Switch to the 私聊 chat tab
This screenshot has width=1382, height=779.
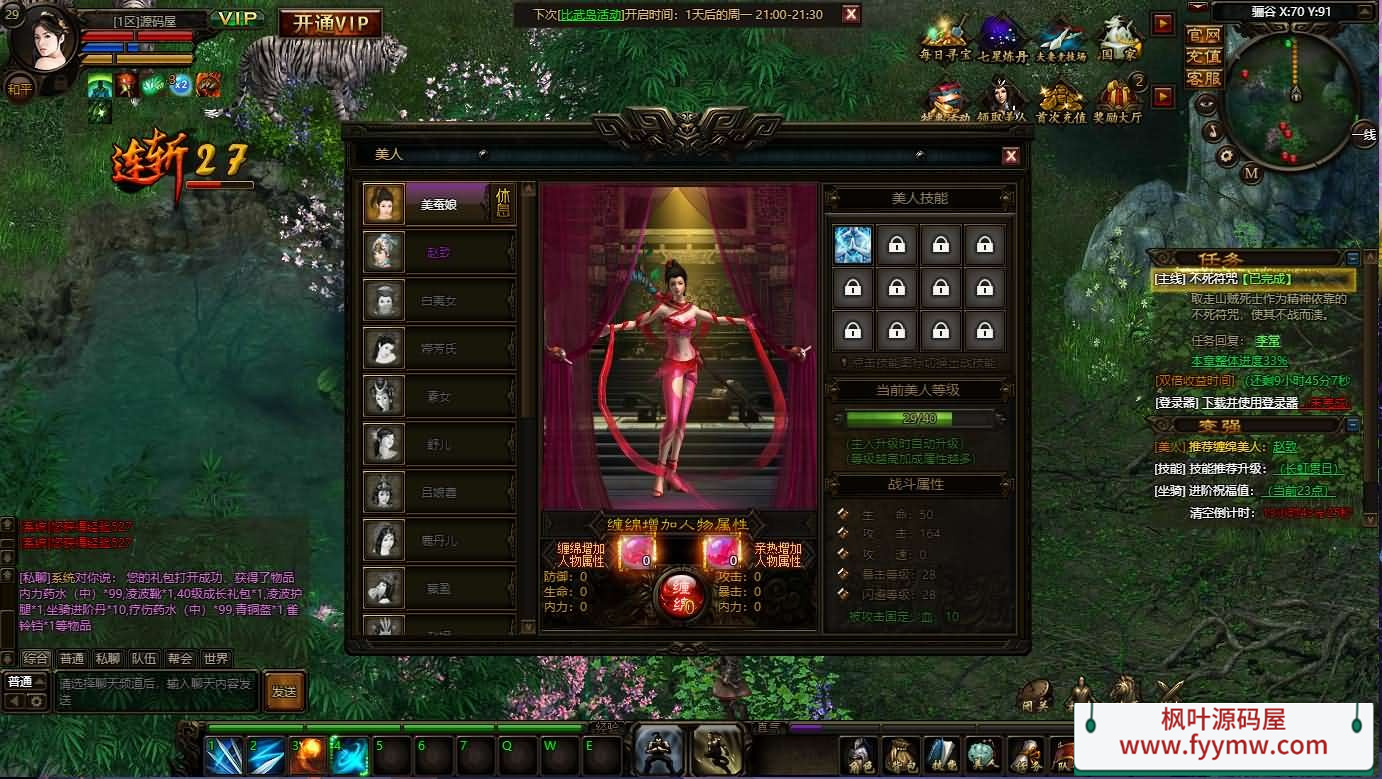pyautogui.click(x=107, y=658)
